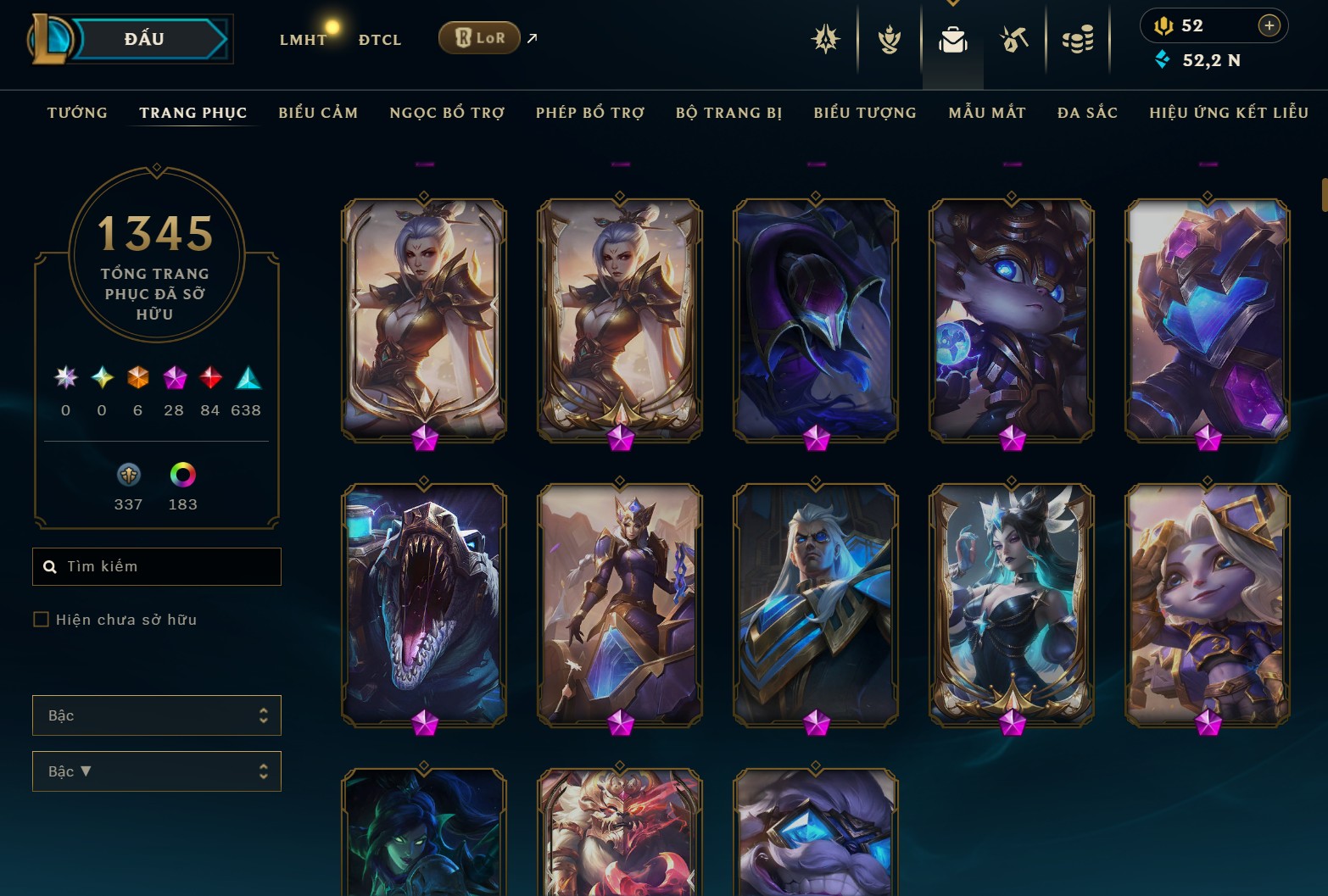The width and height of the screenshot is (1328, 896).
Task: Open the TƯỚNG champions tab
Action: pos(77,113)
